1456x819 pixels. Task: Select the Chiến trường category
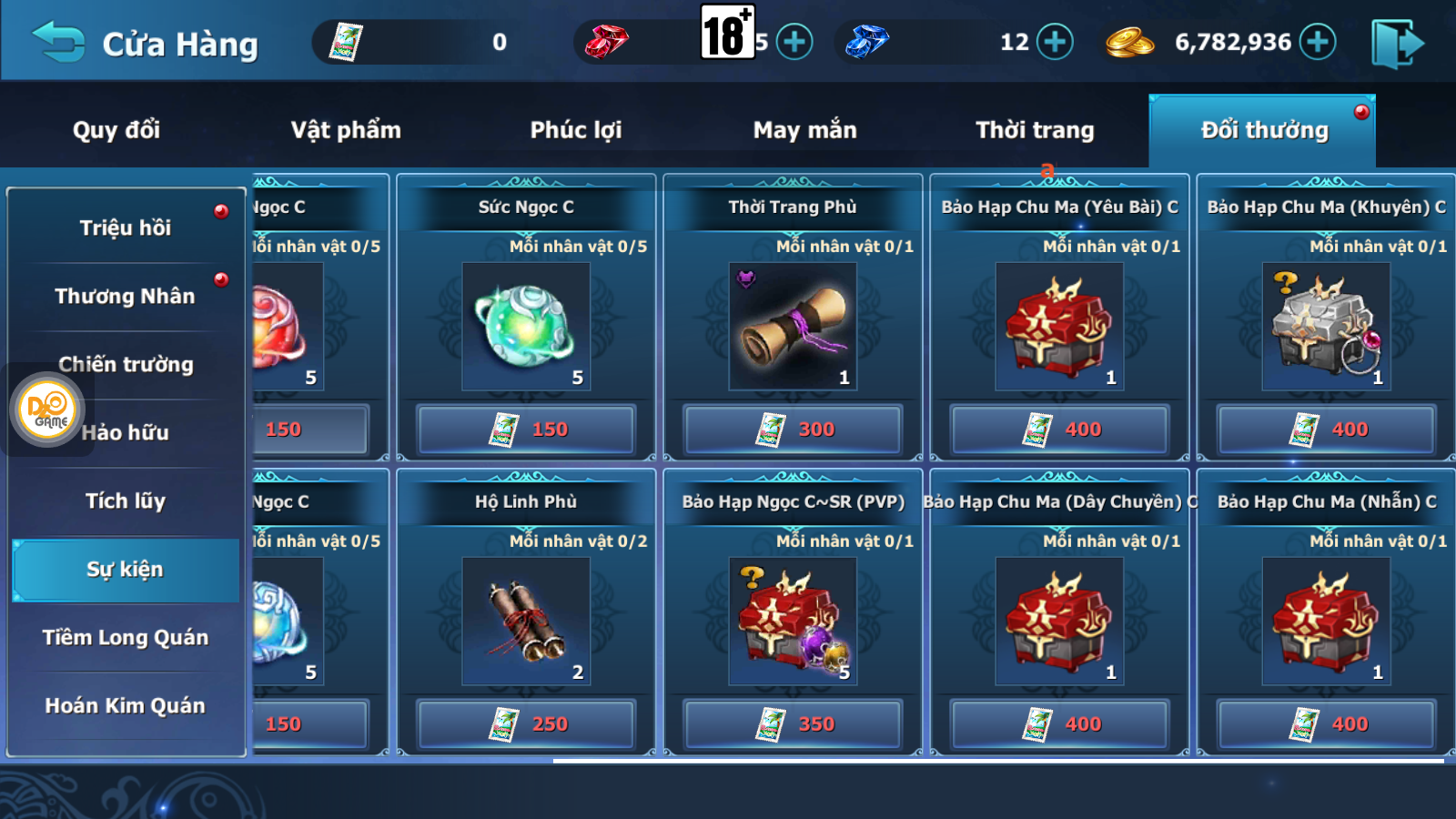(x=126, y=364)
